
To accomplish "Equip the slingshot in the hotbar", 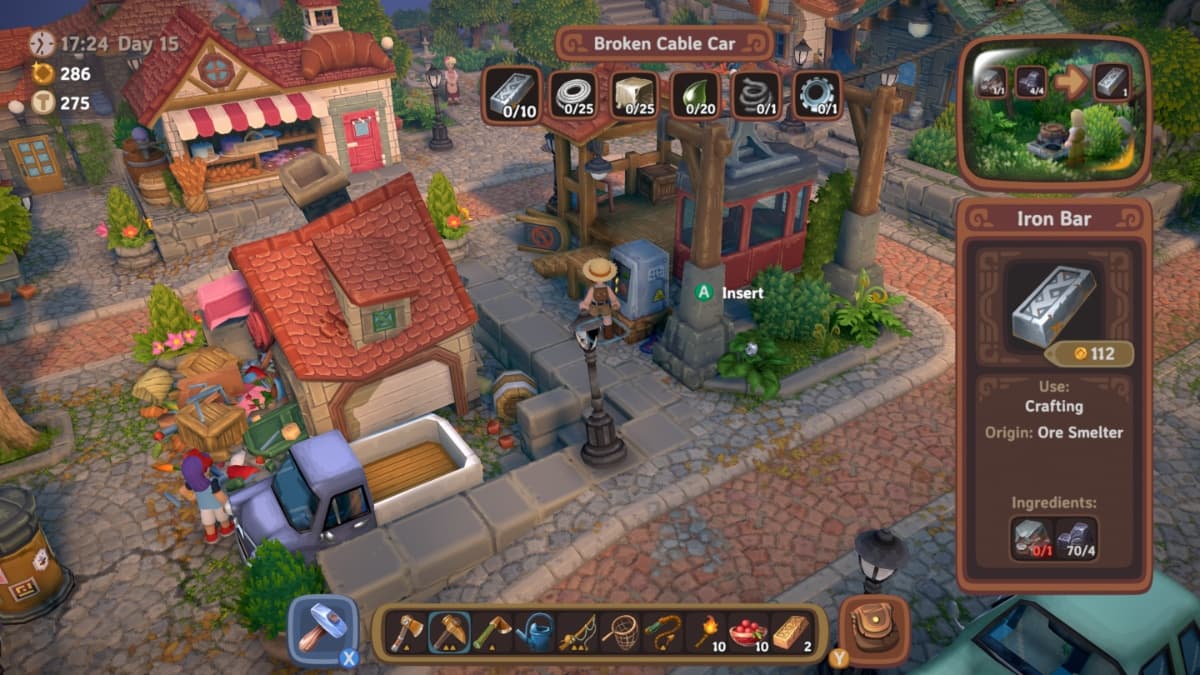I will click(663, 633).
